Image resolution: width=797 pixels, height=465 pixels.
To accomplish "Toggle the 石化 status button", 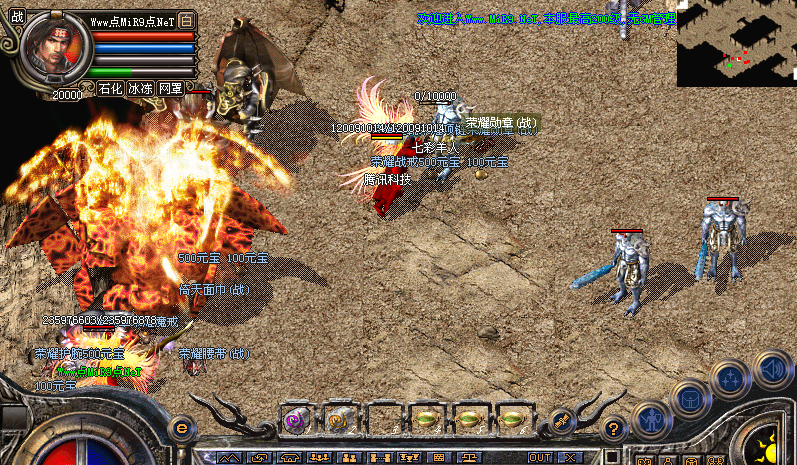I will (x=111, y=88).
